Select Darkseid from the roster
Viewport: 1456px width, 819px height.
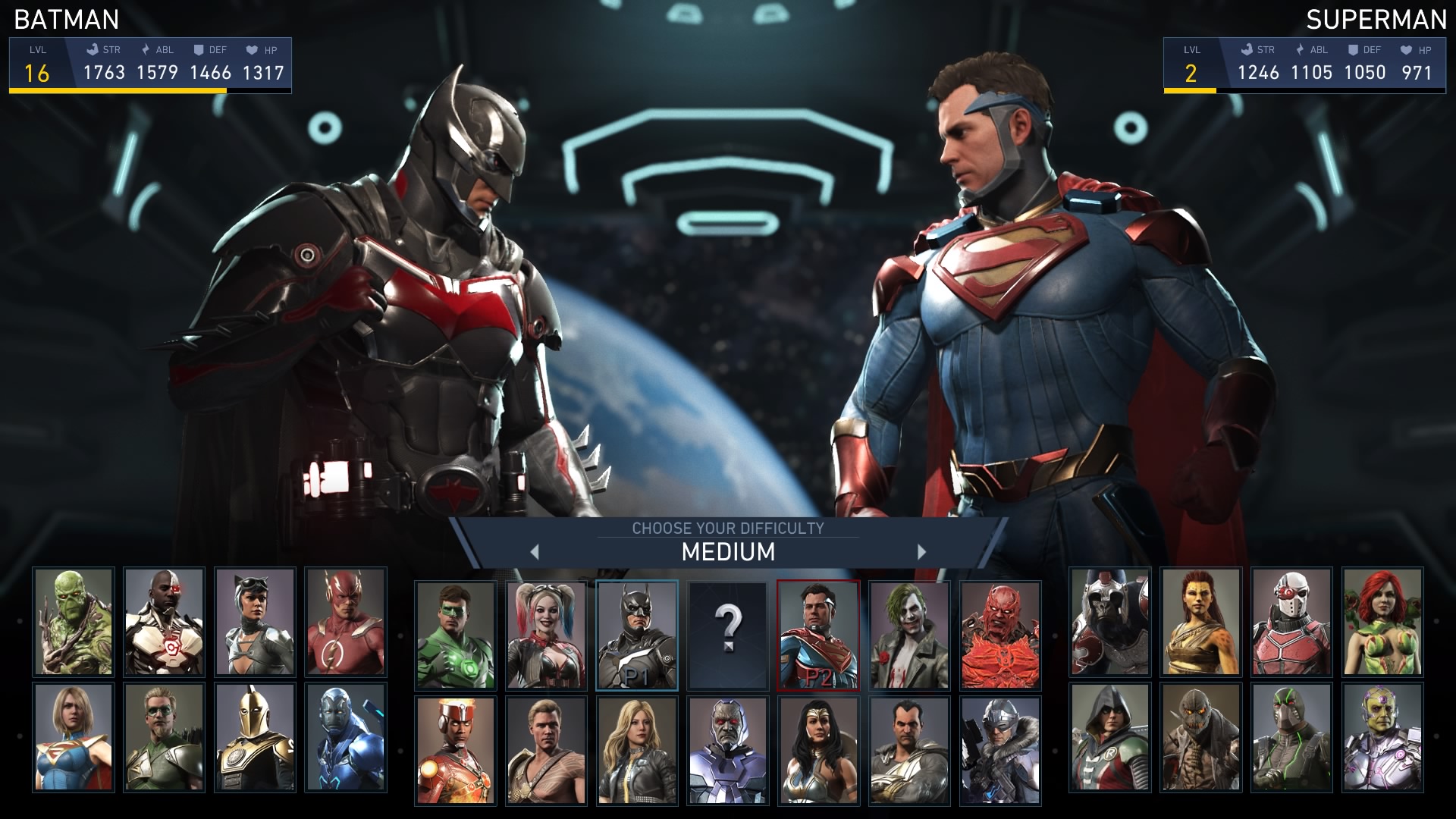727,751
